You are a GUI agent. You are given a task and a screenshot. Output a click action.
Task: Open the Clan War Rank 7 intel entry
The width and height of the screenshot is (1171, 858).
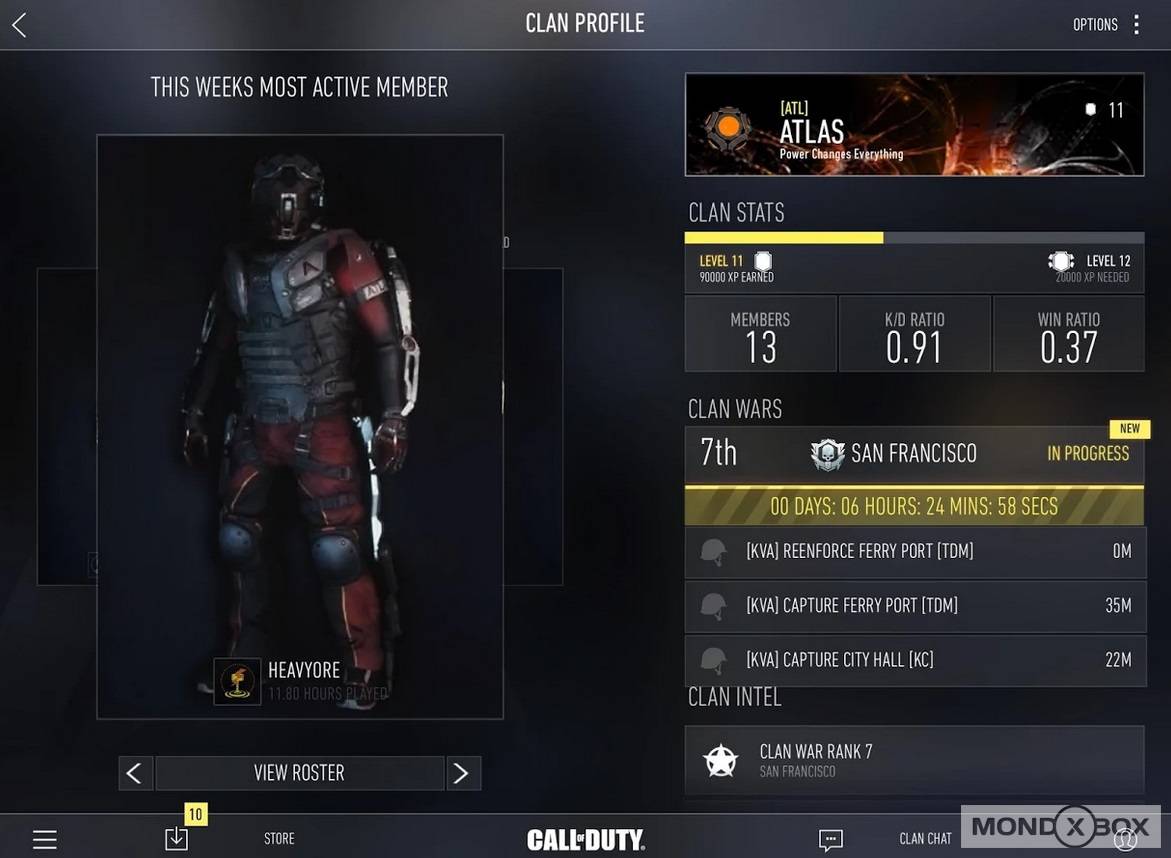[x=914, y=761]
